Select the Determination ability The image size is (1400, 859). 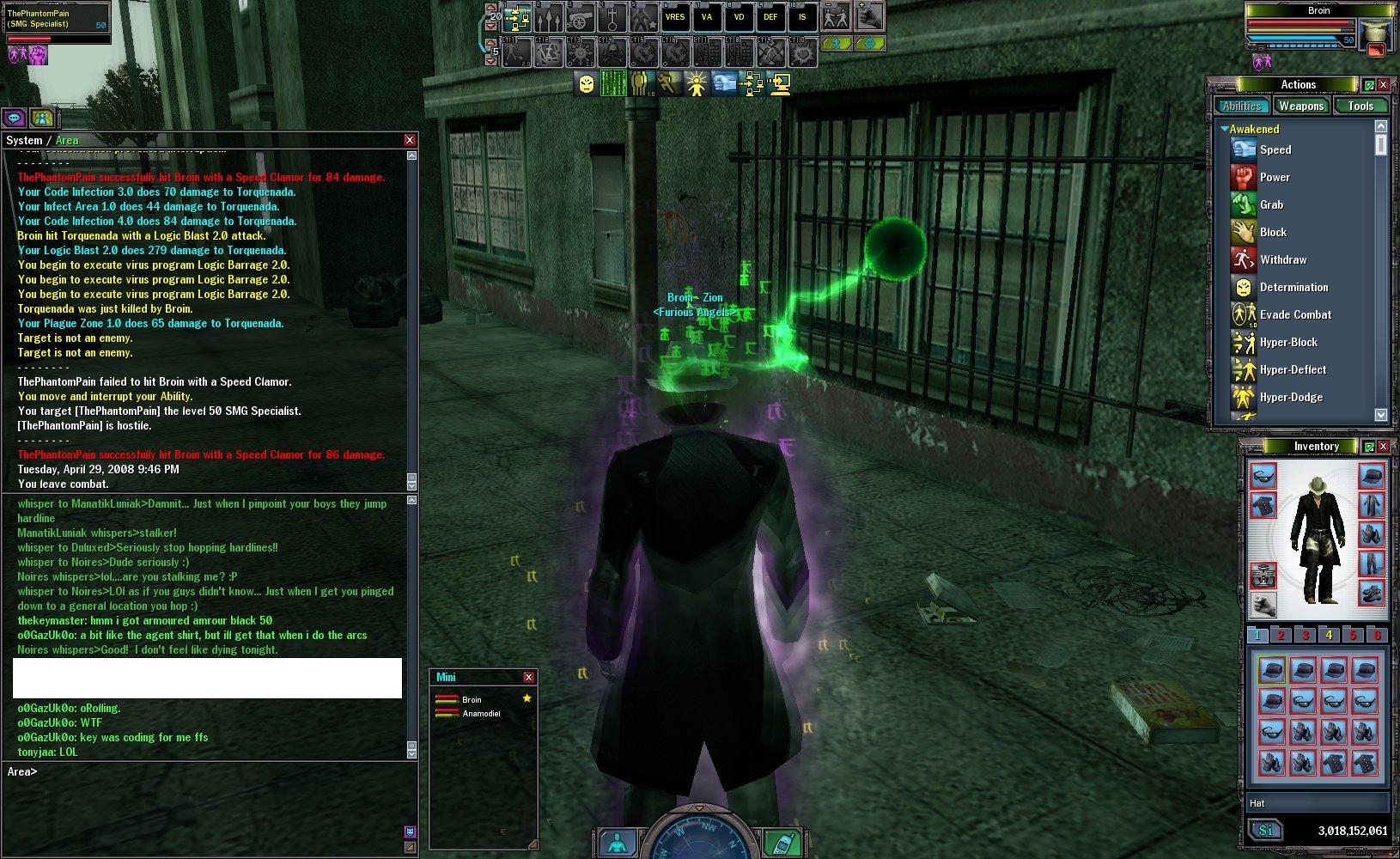[x=1293, y=287]
